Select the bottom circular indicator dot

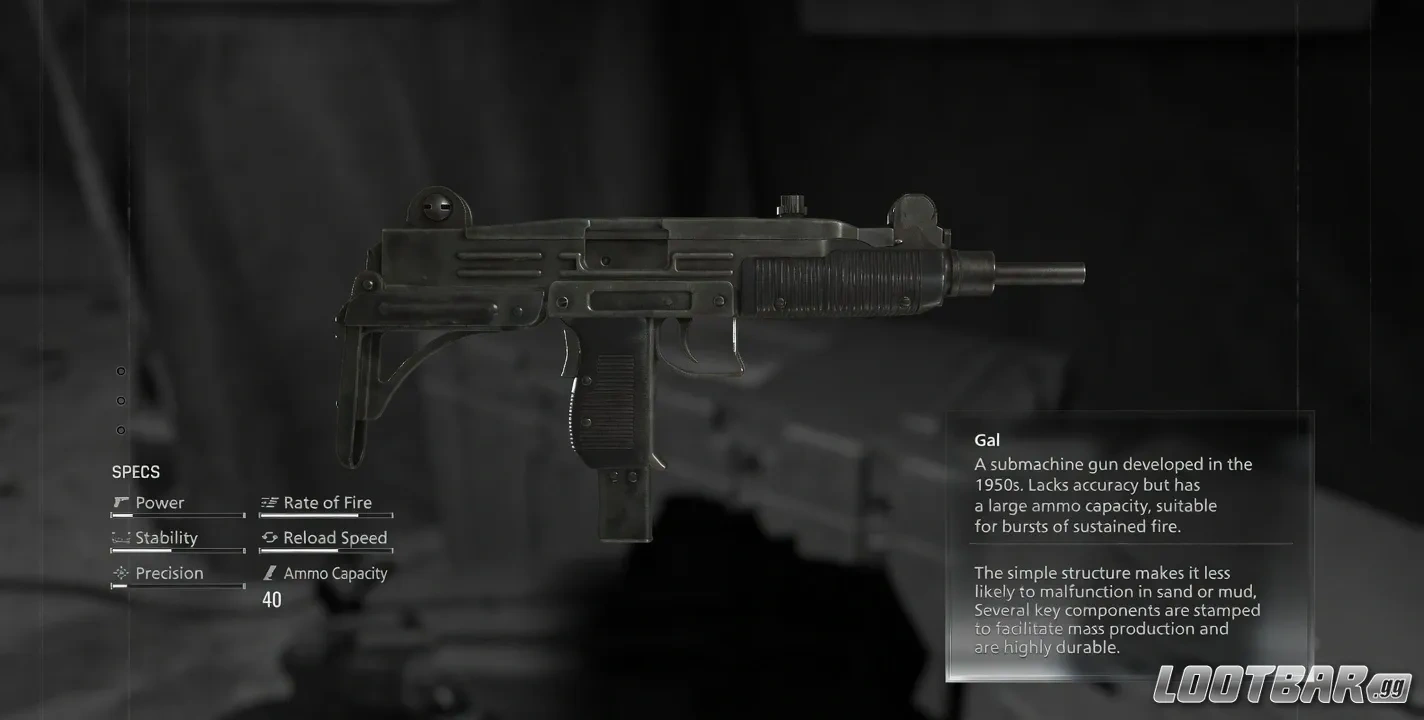coord(120,430)
